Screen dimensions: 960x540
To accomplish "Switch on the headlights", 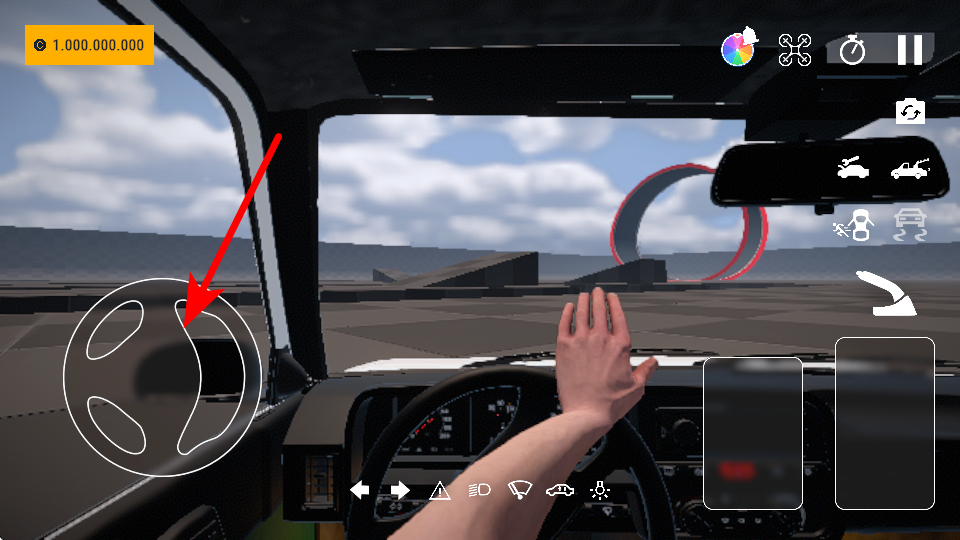I will pos(480,490).
